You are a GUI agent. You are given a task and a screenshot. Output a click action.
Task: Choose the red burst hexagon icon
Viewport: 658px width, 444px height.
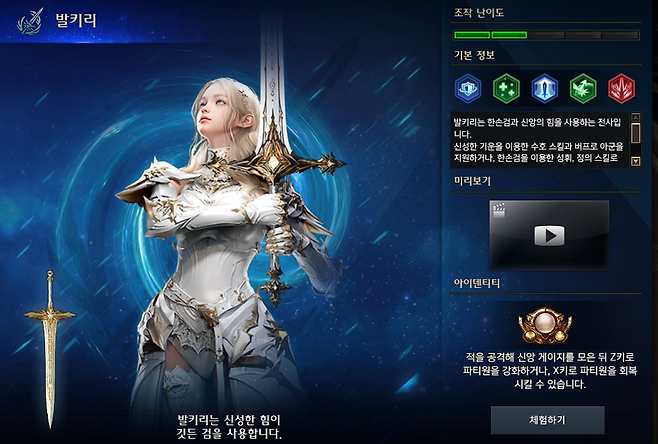point(622,89)
